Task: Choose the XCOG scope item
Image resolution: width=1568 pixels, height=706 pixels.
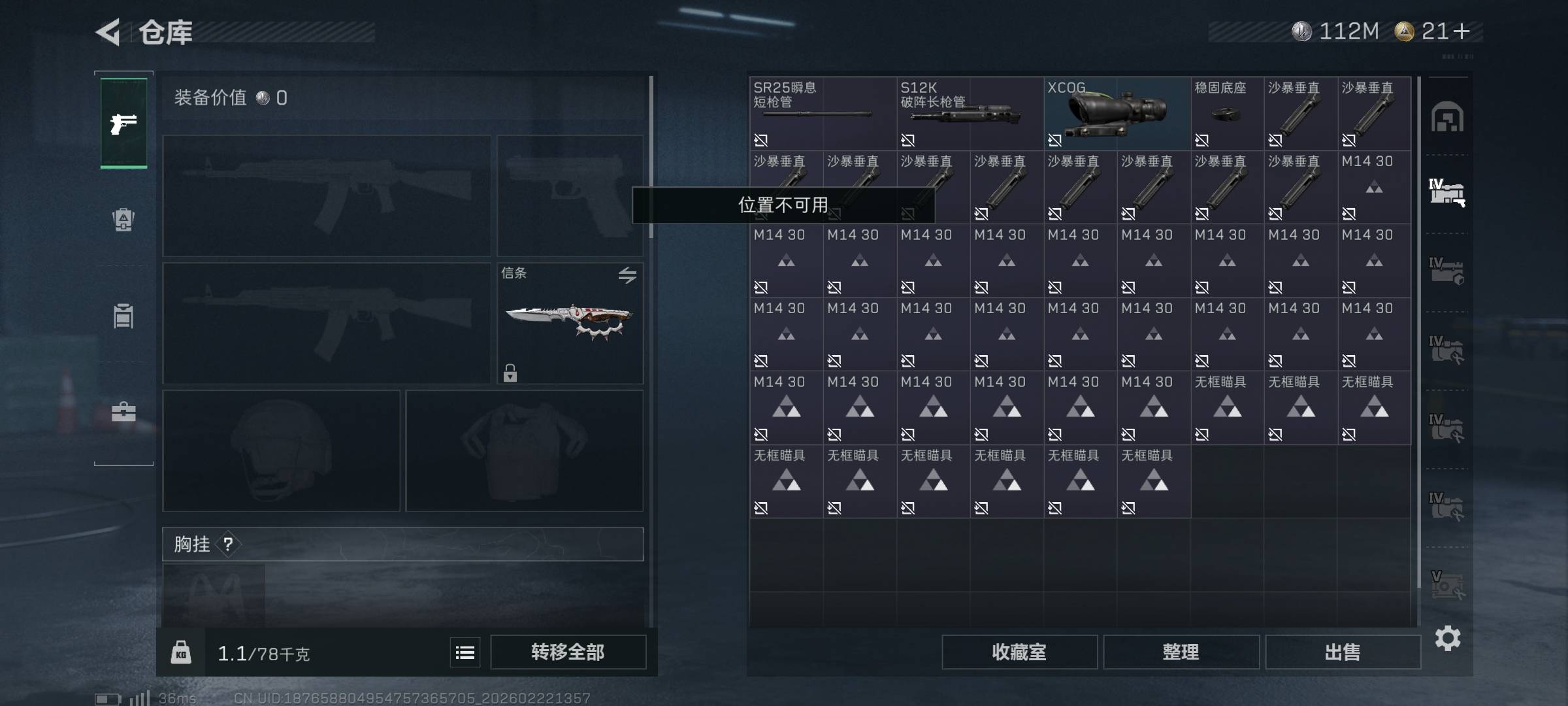Action: (x=1116, y=113)
